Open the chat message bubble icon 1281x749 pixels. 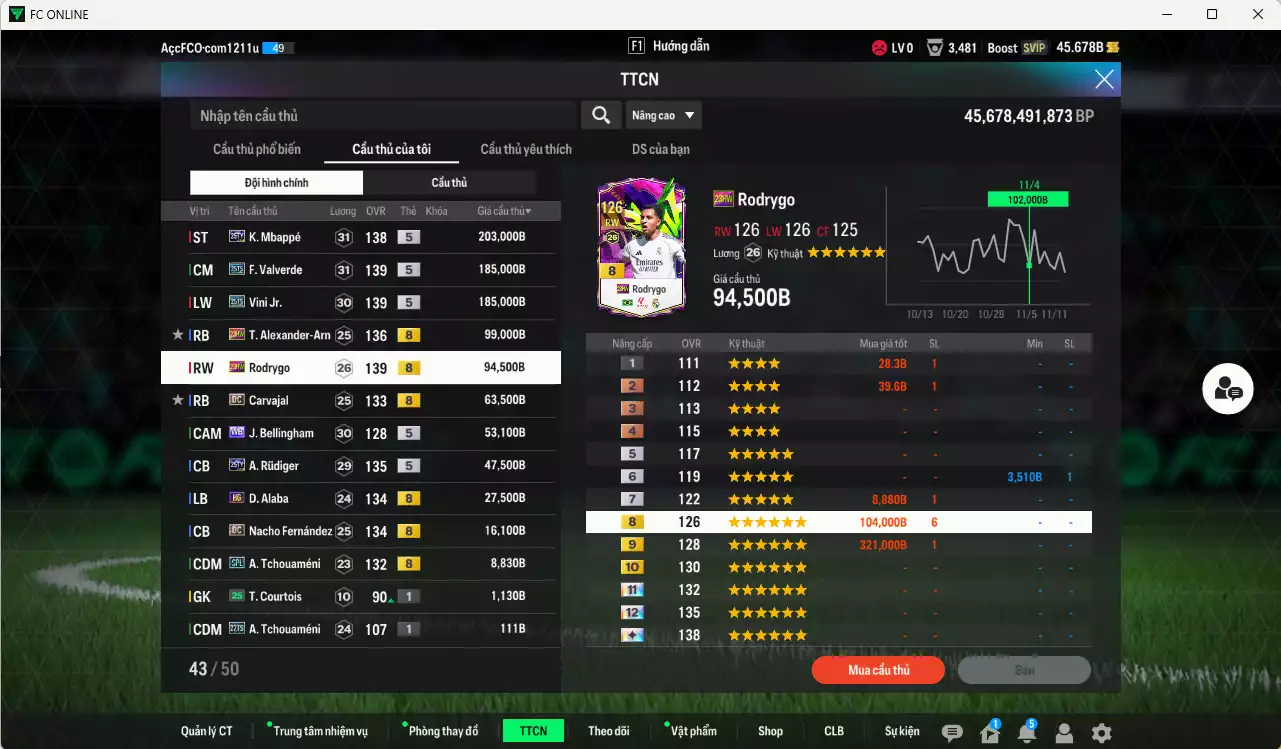pos(954,731)
